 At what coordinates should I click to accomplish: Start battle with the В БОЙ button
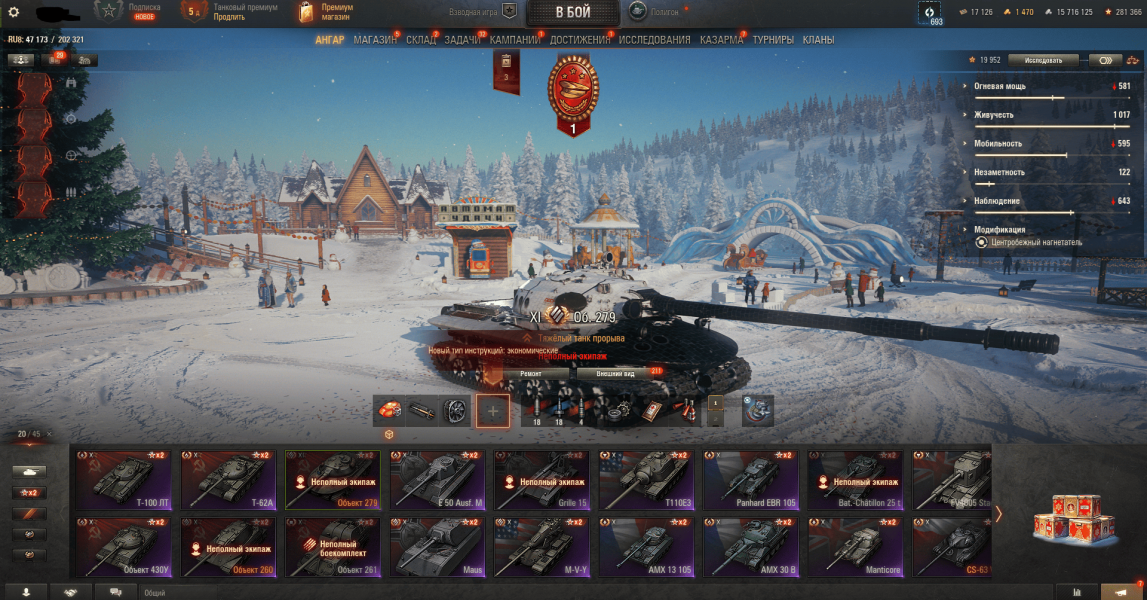572,12
